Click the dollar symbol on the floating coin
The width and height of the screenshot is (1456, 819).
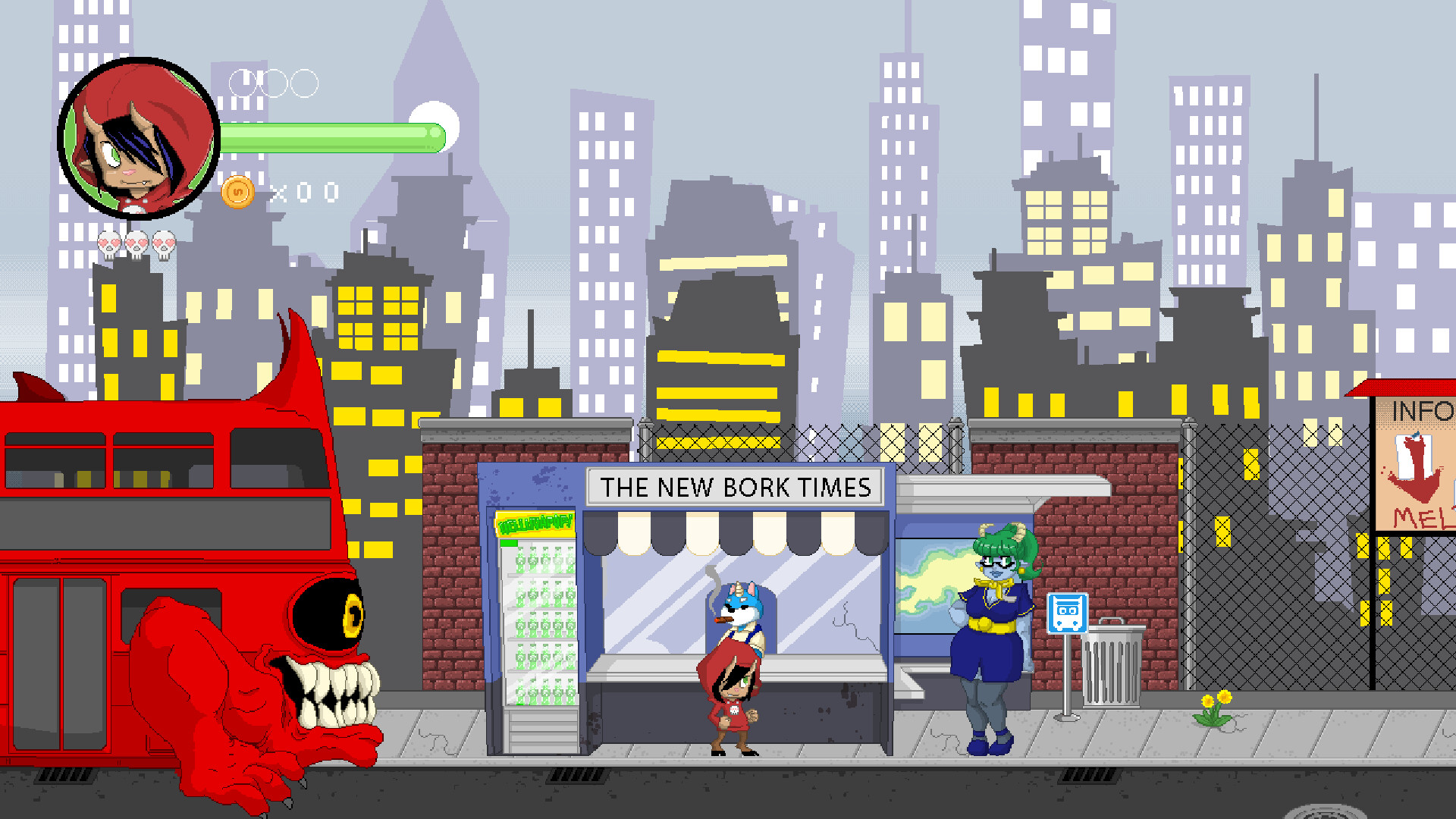237,192
